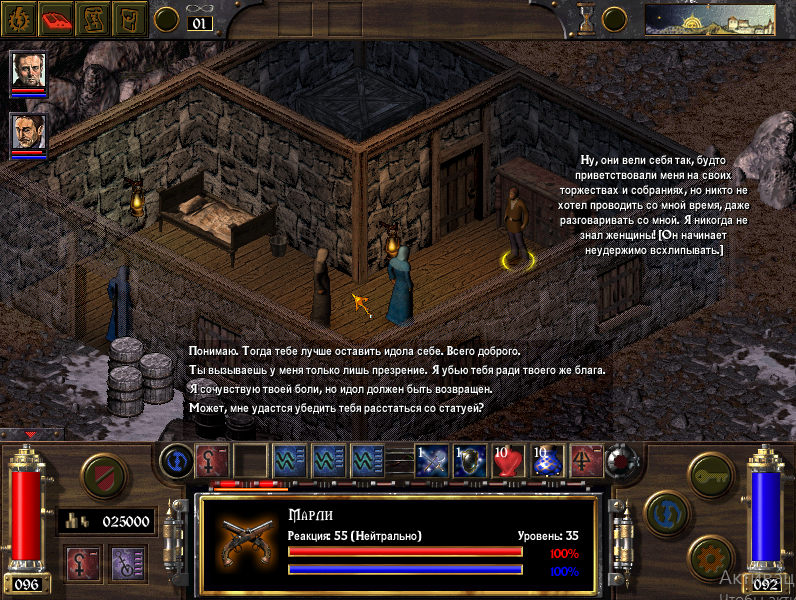The height and width of the screenshot is (600, 796).
Task: Choose reply "Понимаю. Тогда тебе лучше оставить идола себе"
Action: pos(354,351)
